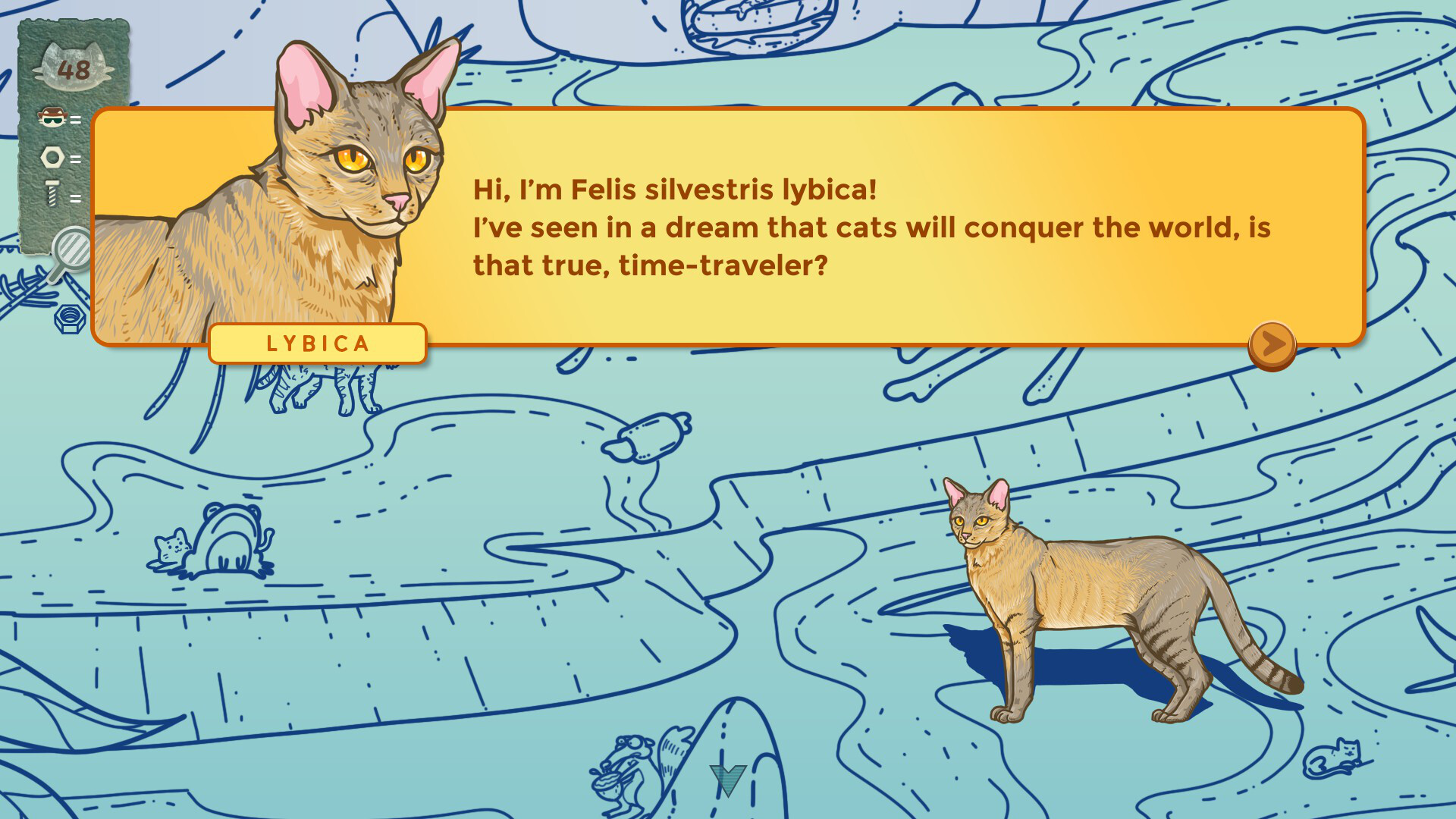Click the hex nut collectible icon
This screenshot has width=1456, height=819.
pyautogui.click(x=51, y=158)
